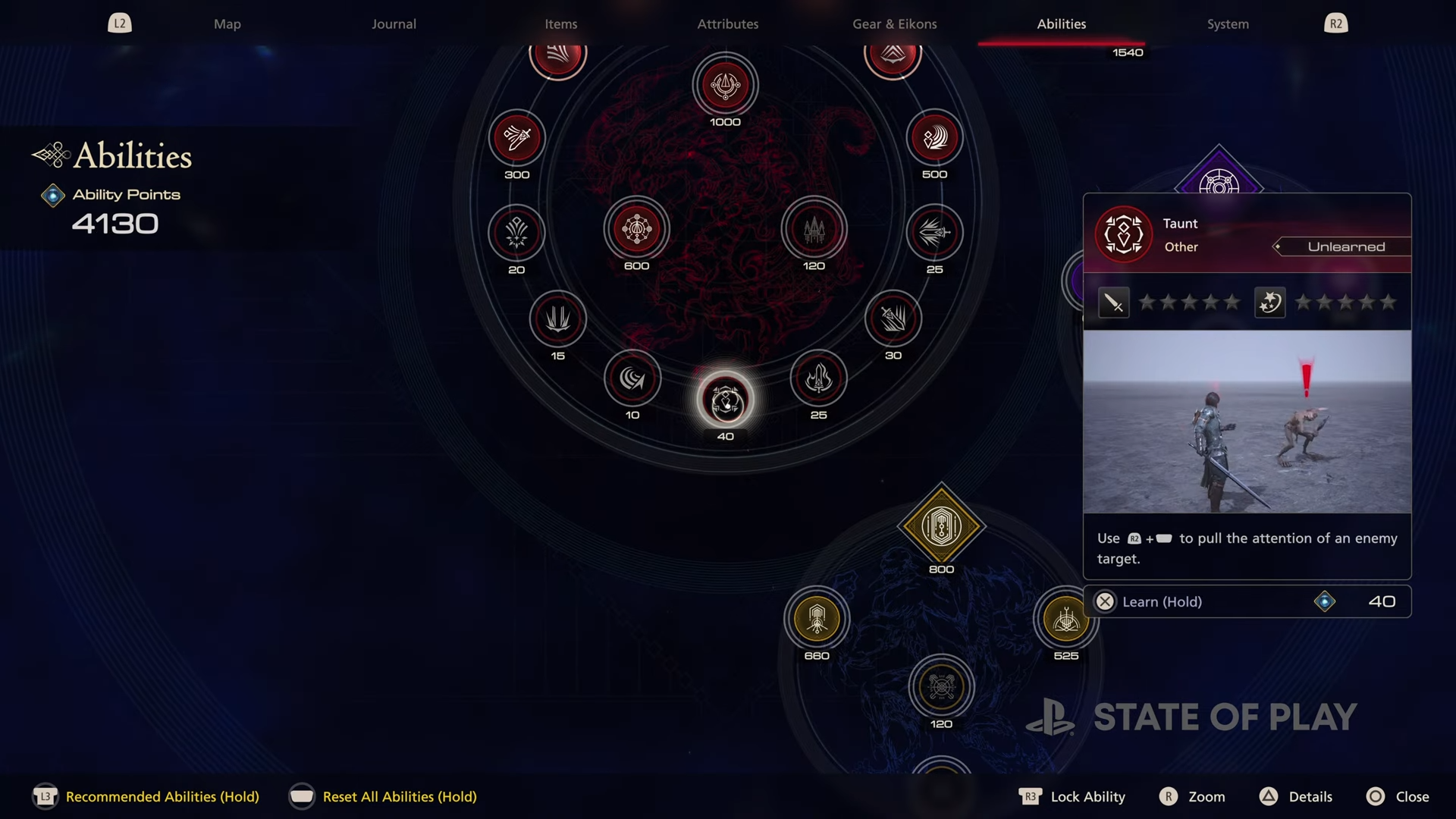Choose the 10-point ability node
1456x819 pixels.
click(x=632, y=378)
